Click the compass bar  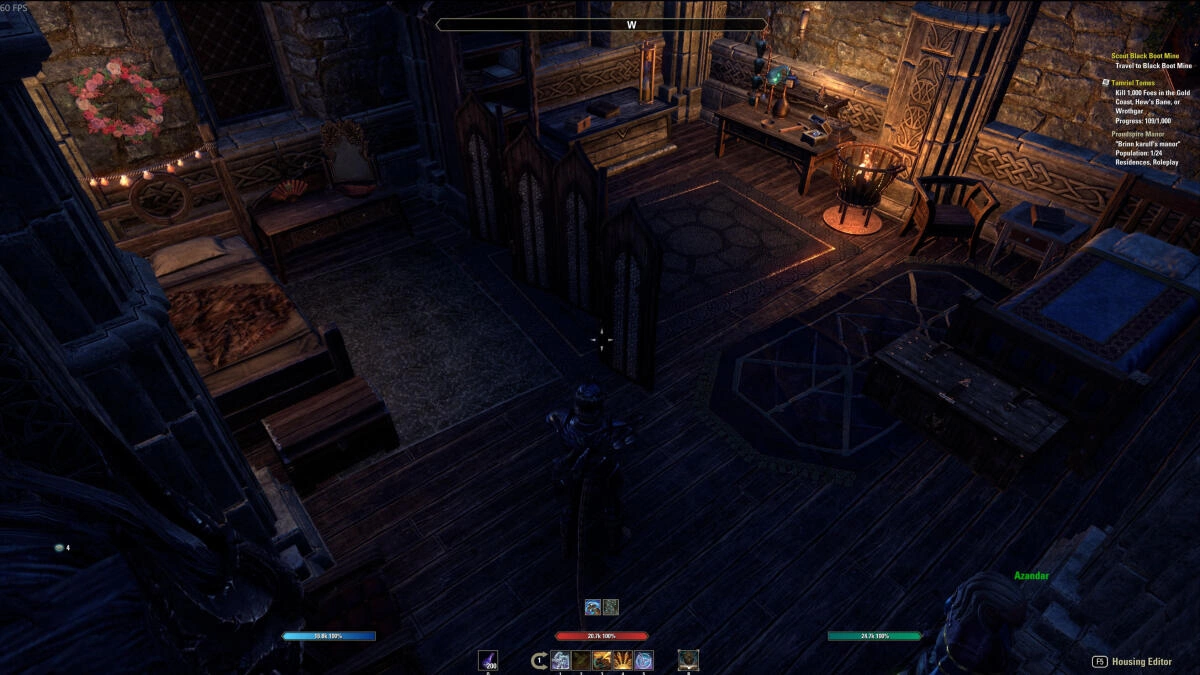tap(602, 25)
